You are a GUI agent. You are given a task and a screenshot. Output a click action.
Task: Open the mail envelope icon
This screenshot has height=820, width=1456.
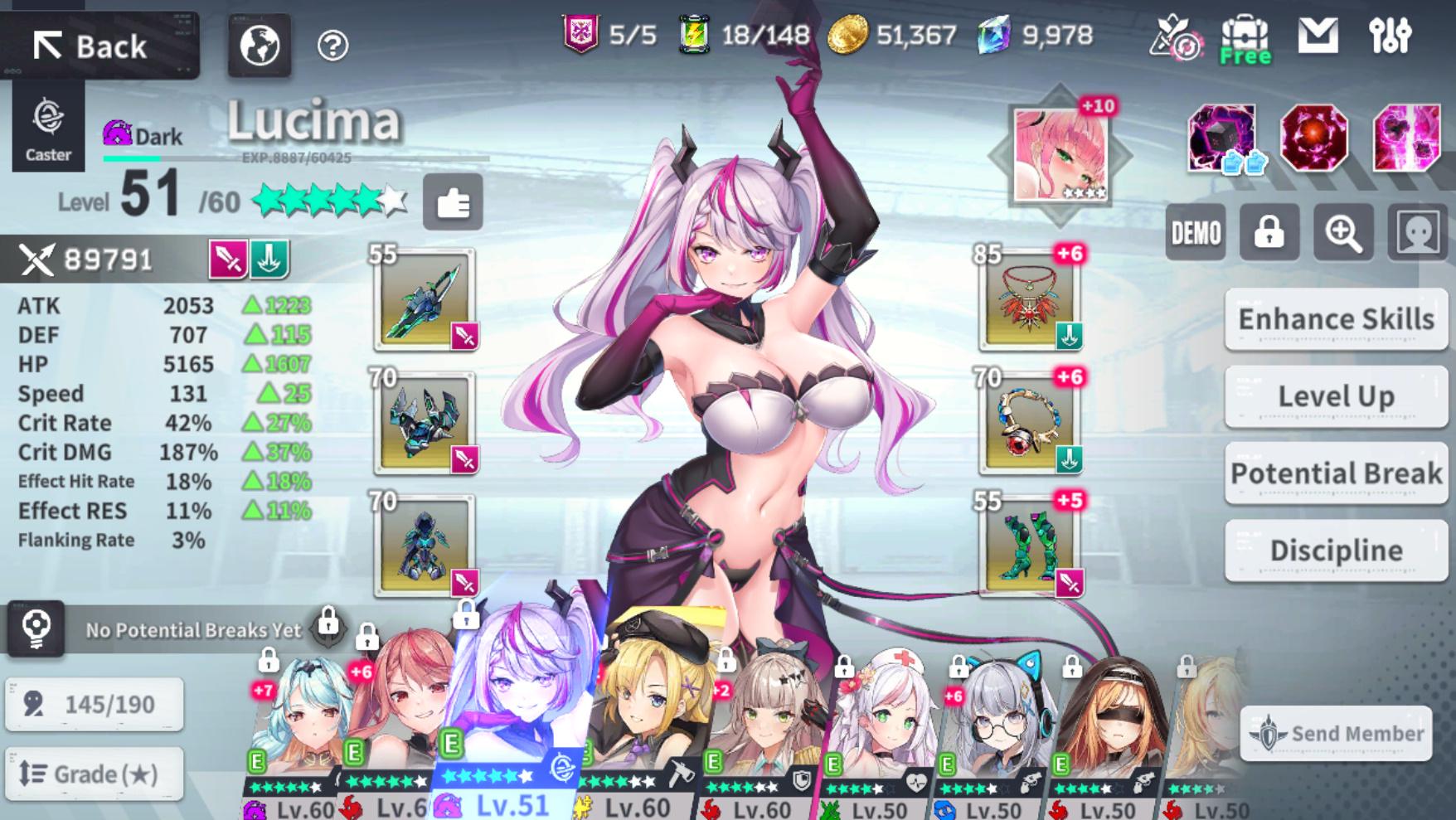coord(1318,36)
